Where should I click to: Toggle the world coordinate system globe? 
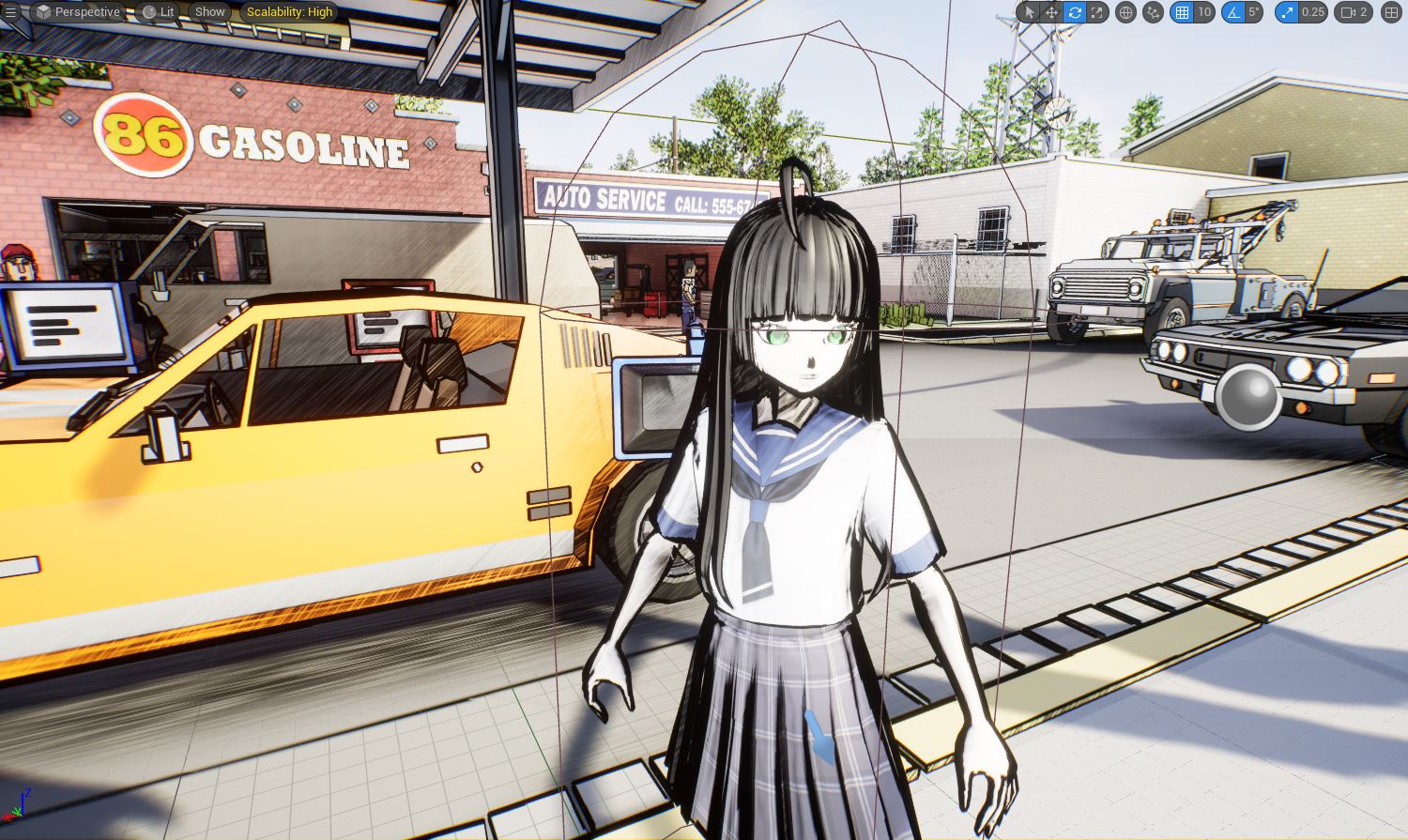pyautogui.click(x=1125, y=12)
